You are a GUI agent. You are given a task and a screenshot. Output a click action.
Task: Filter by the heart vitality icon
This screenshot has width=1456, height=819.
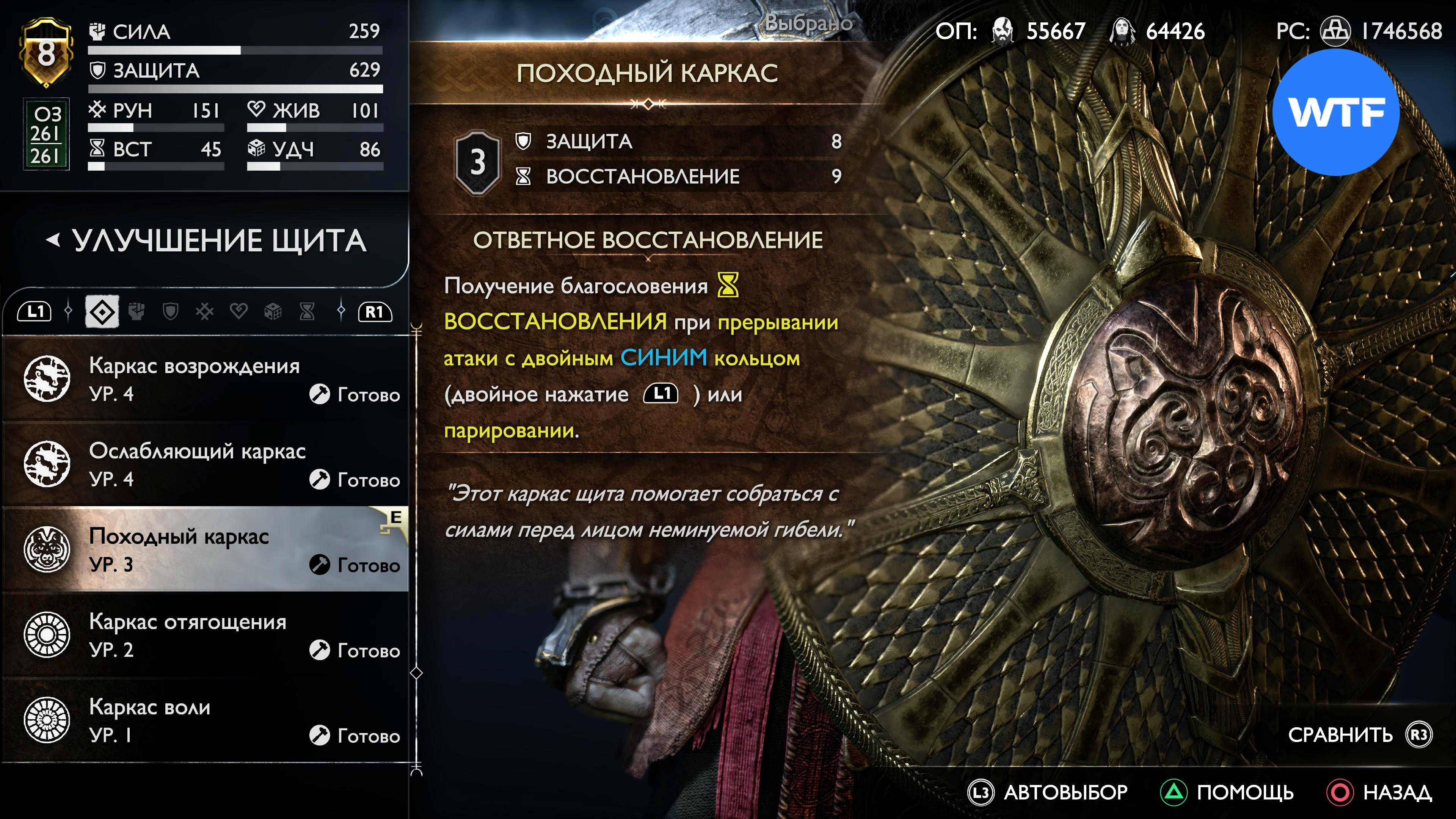coord(238,311)
